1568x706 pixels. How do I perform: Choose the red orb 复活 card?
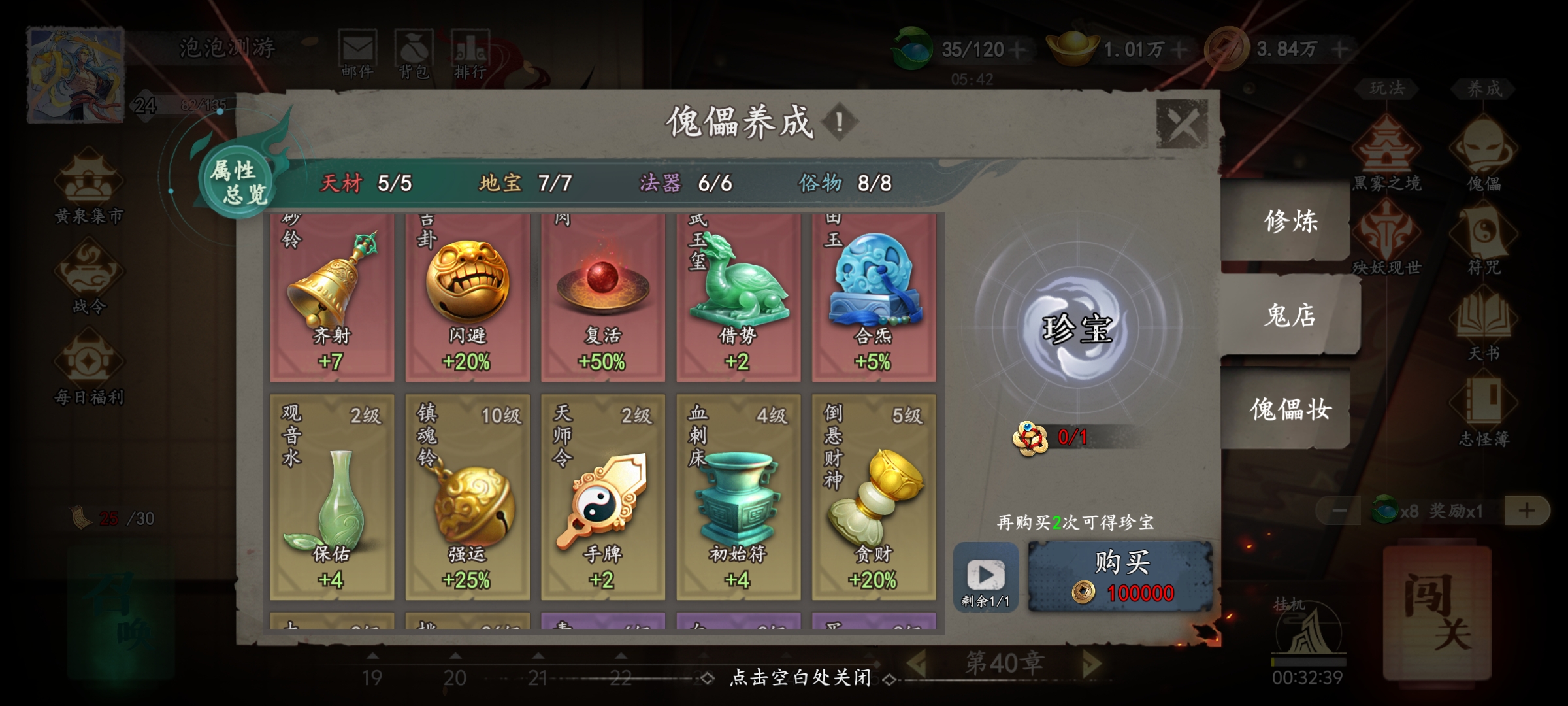pos(602,298)
